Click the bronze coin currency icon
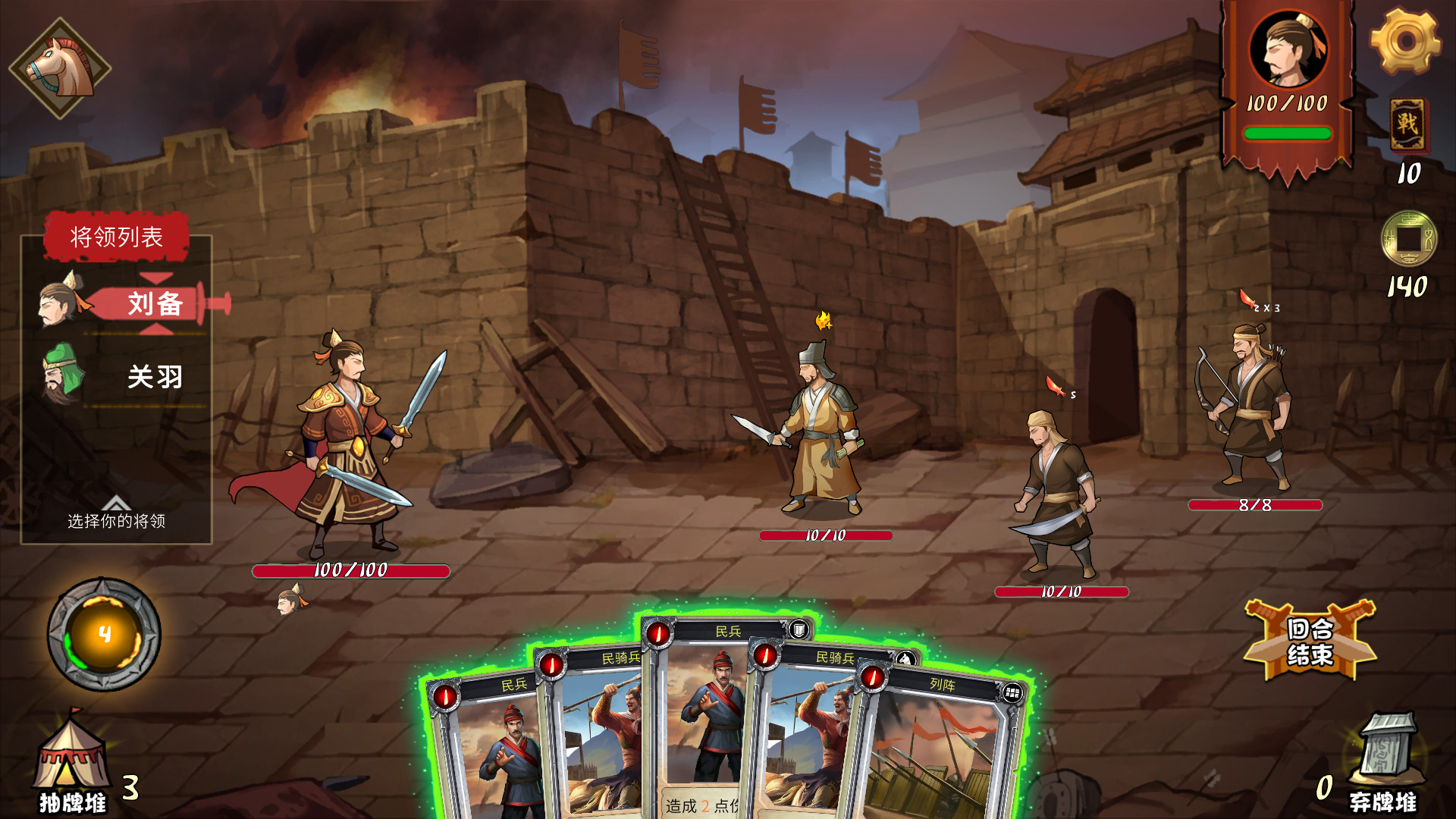 (1408, 239)
